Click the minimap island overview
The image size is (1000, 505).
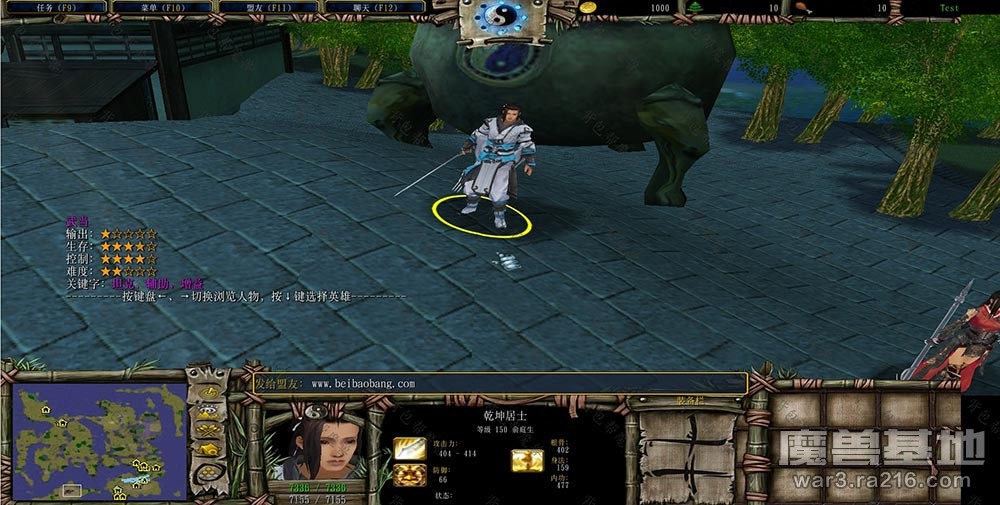pos(100,442)
